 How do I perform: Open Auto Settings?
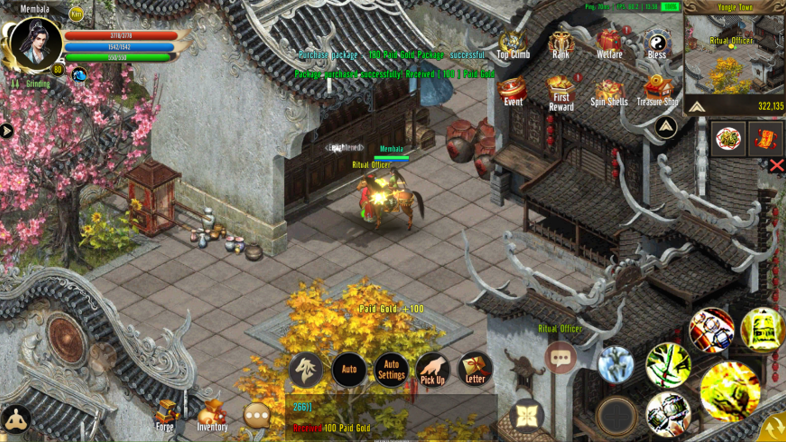(x=390, y=370)
